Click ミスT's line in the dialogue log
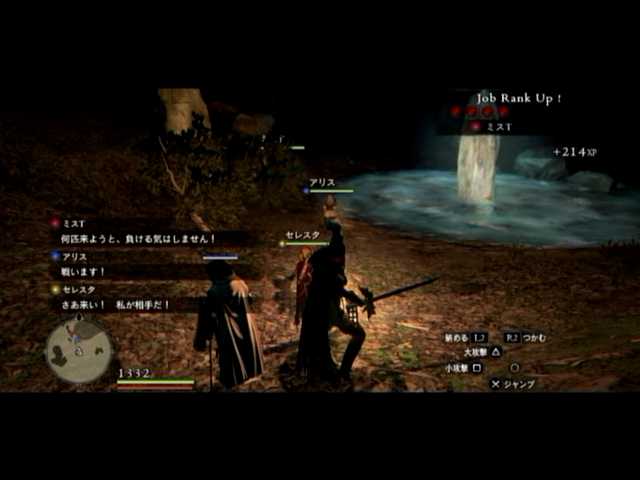640x480 pixels. [x=140, y=239]
